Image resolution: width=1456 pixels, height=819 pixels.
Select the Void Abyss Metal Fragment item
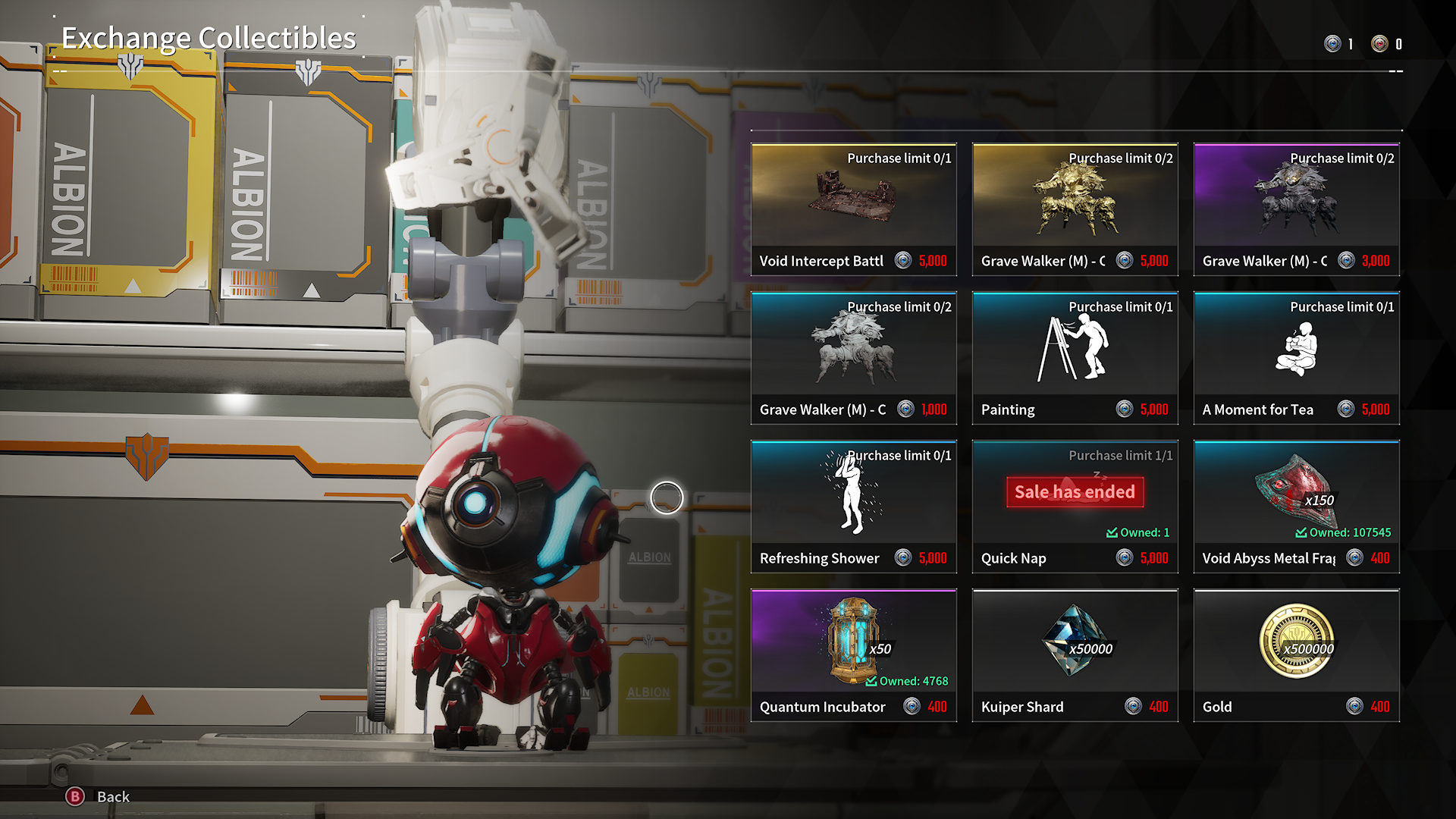click(x=1296, y=506)
